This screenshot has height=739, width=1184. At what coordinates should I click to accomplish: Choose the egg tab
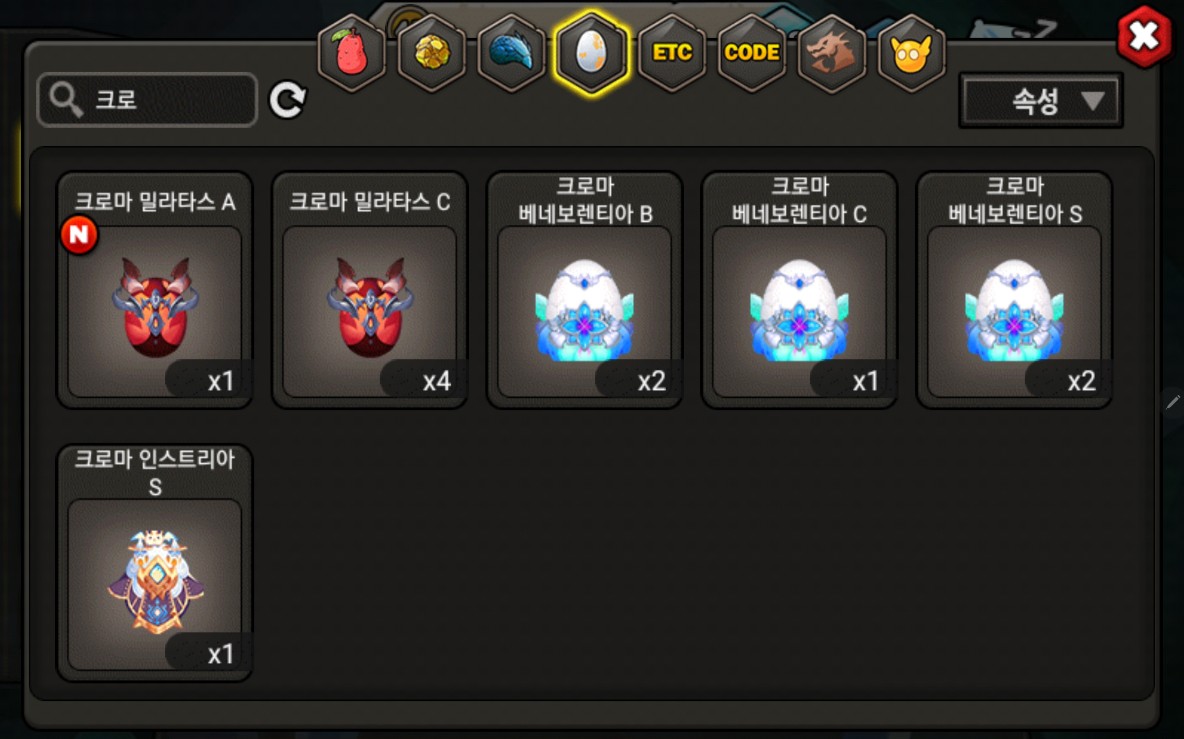[591, 53]
